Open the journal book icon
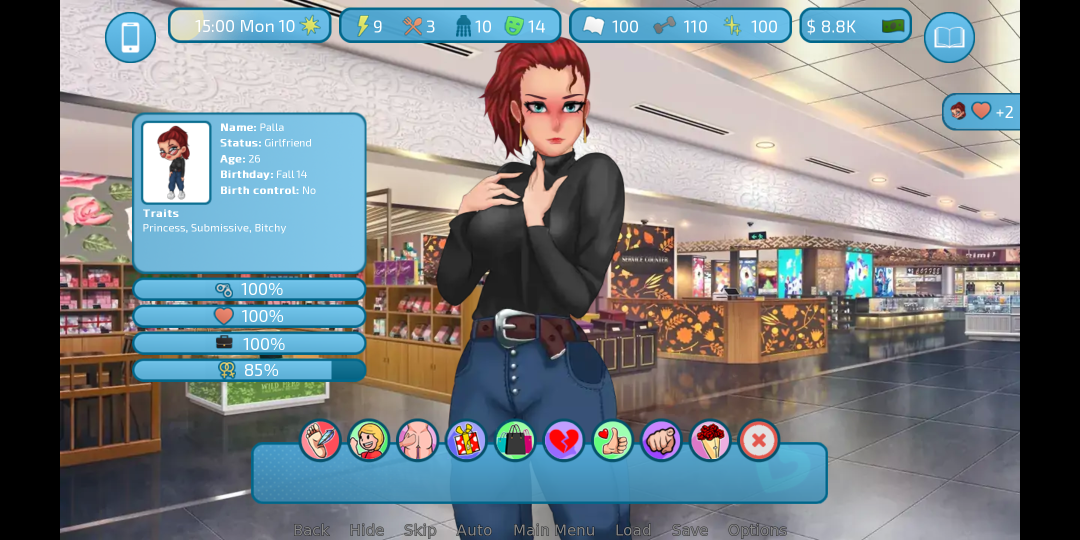Screen dimensions: 1080x540 coord(949,38)
